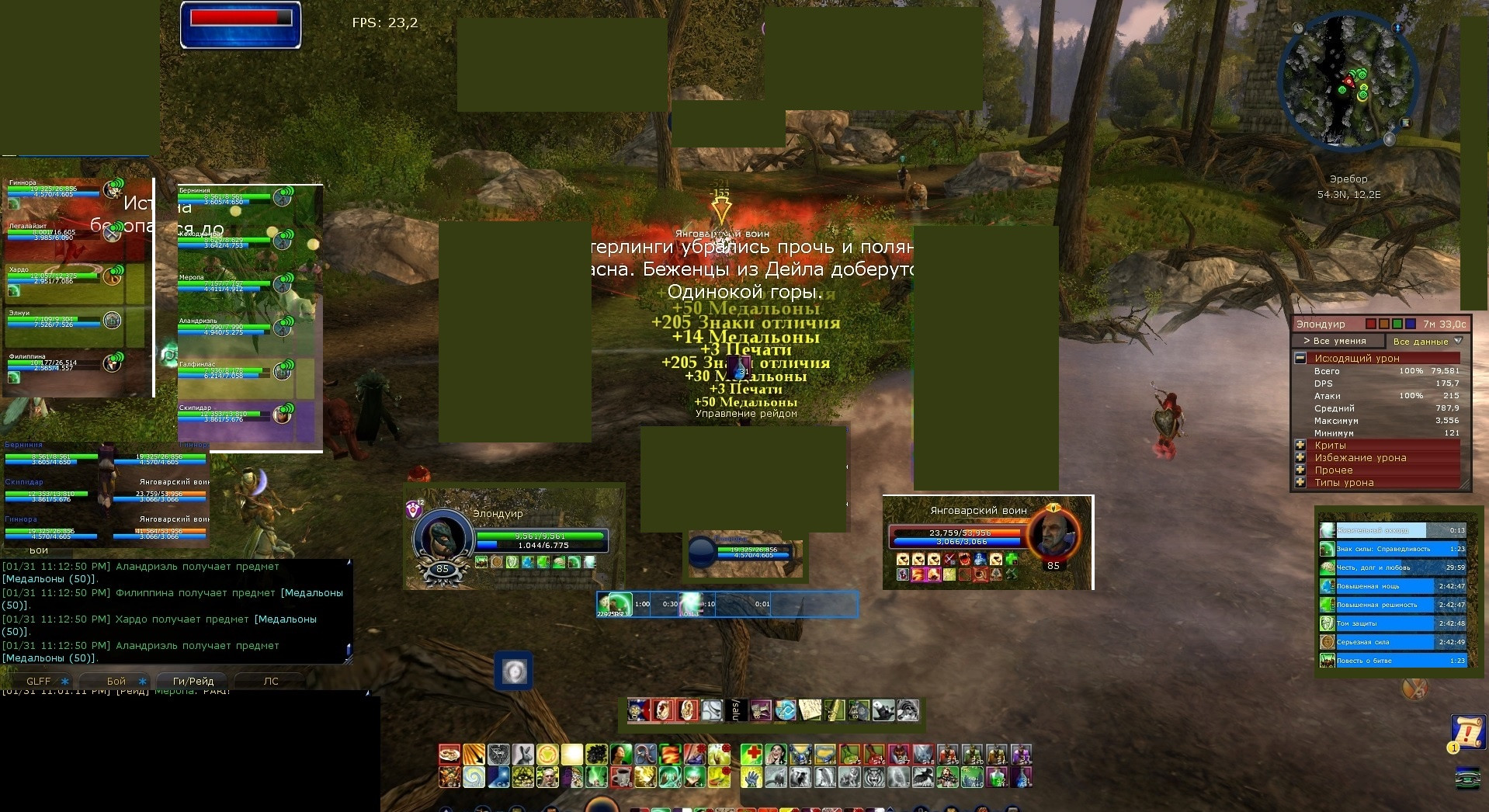This screenshot has width=1489, height=812.
Task: Switch to the GLFF chat tab
Action: coord(38,681)
